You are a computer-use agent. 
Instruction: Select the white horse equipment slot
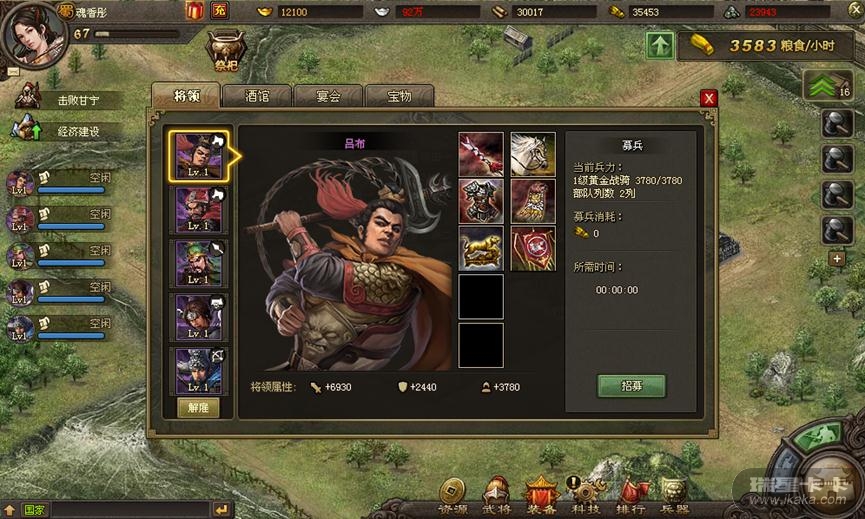[x=533, y=154]
